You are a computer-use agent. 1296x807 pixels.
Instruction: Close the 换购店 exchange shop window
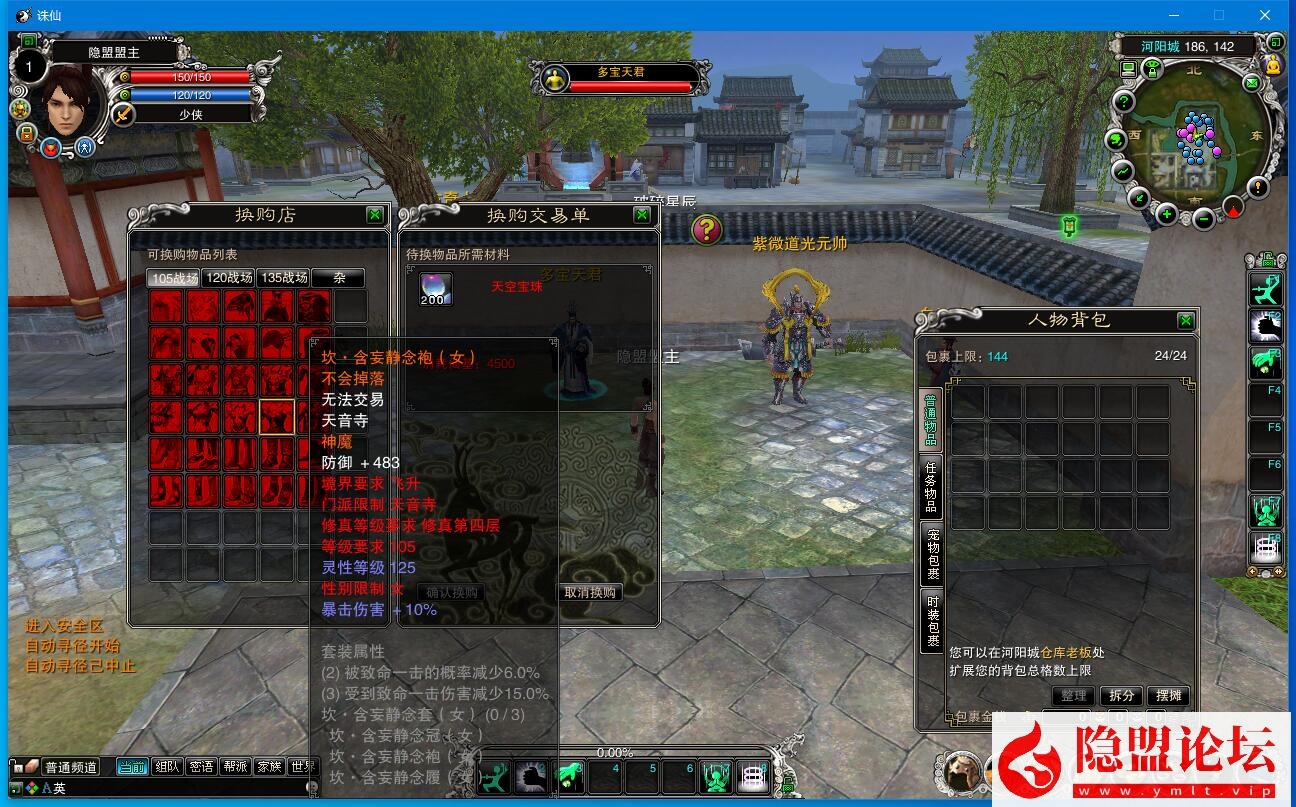pos(374,214)
